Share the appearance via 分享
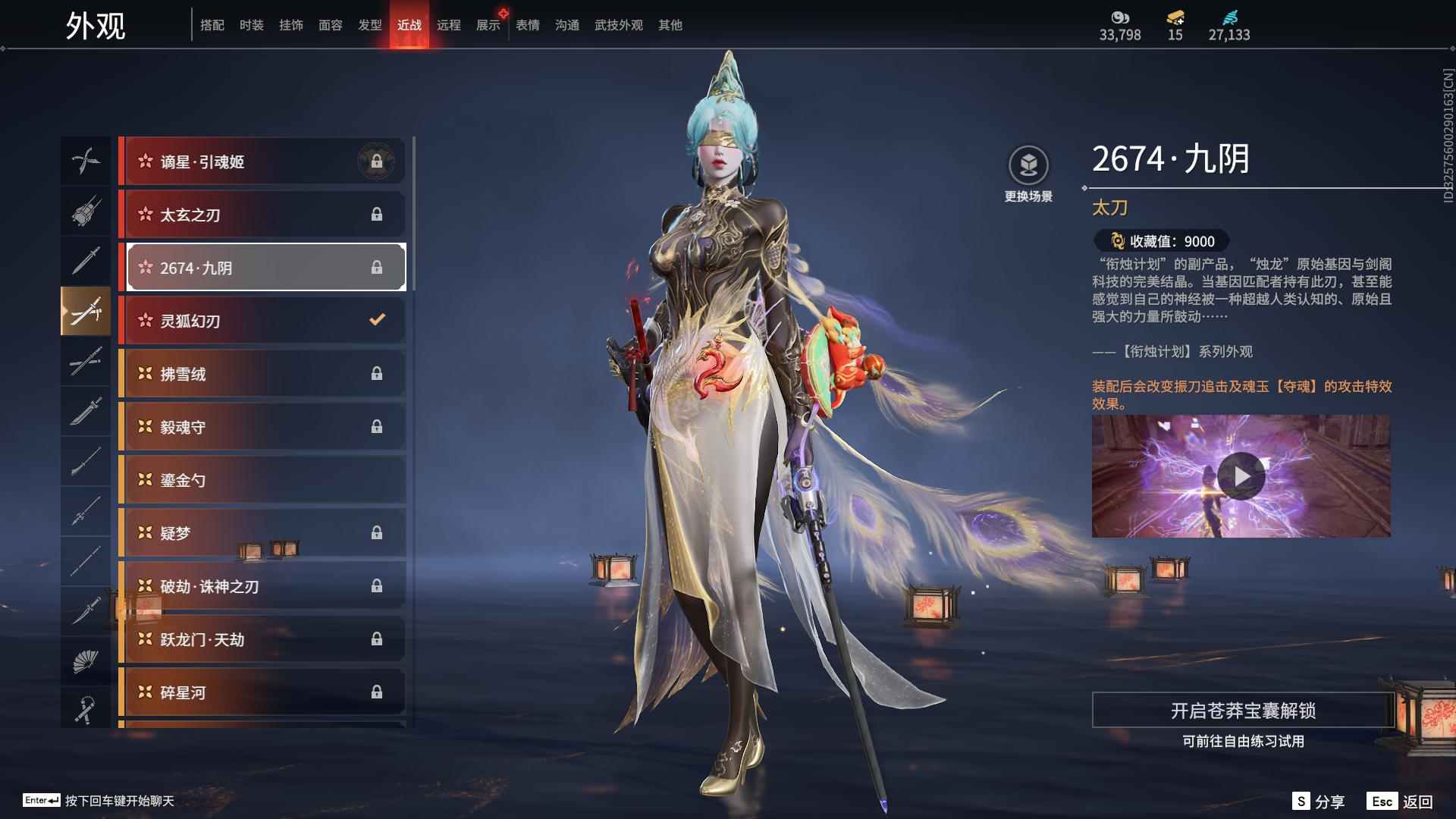Screen dimensions: 1456x819 [x=1319, y=802]
